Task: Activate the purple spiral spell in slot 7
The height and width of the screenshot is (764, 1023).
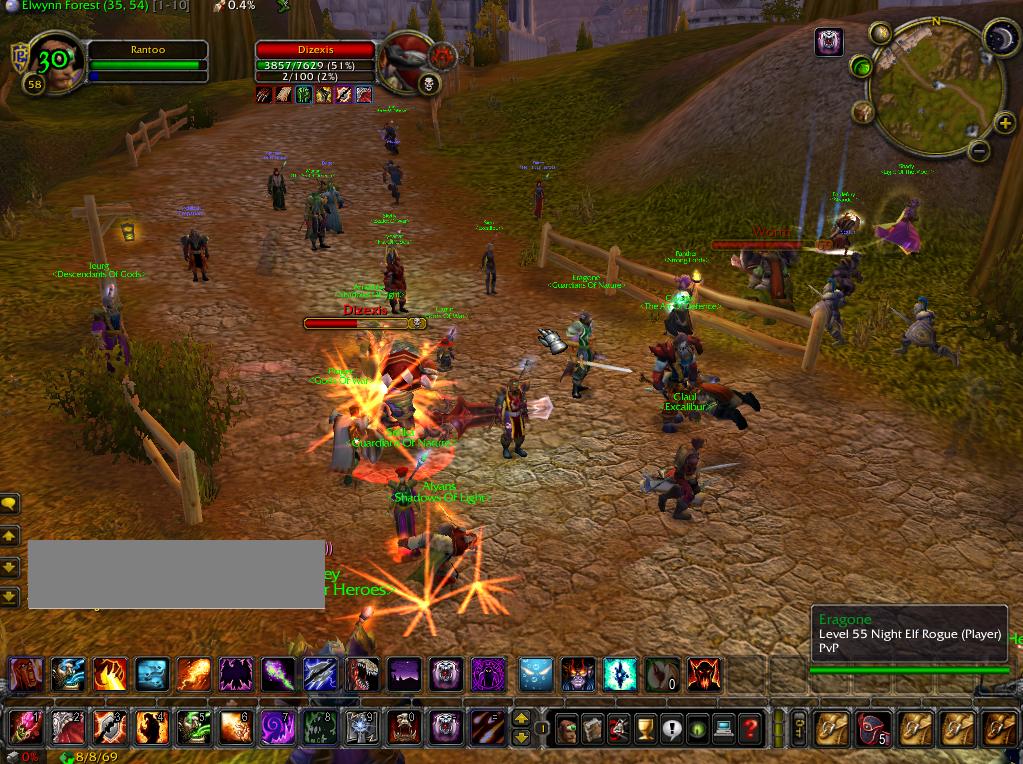Action: [x=278, y=728]
